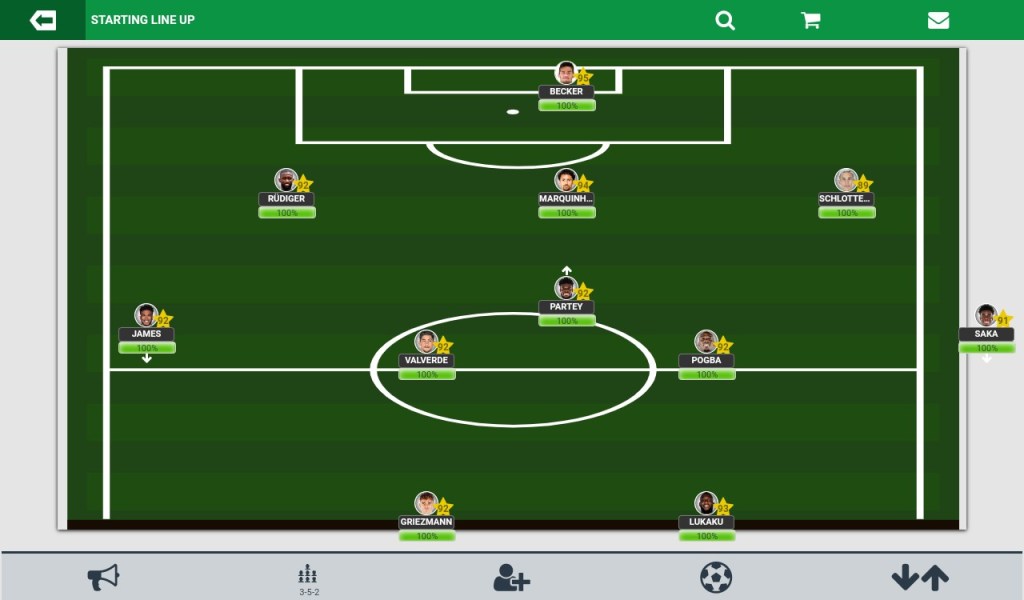
Task: Open the search magnifier icon
Action: coord(725,20)
